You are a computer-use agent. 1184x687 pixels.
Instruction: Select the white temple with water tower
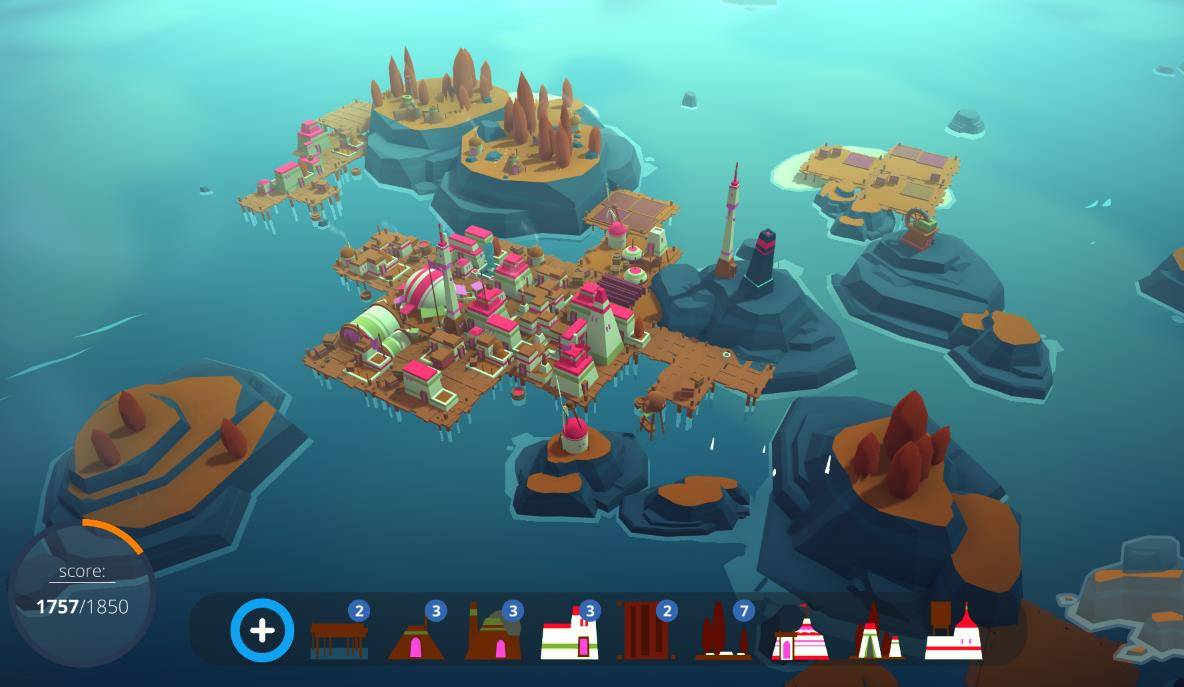[953, 632]
